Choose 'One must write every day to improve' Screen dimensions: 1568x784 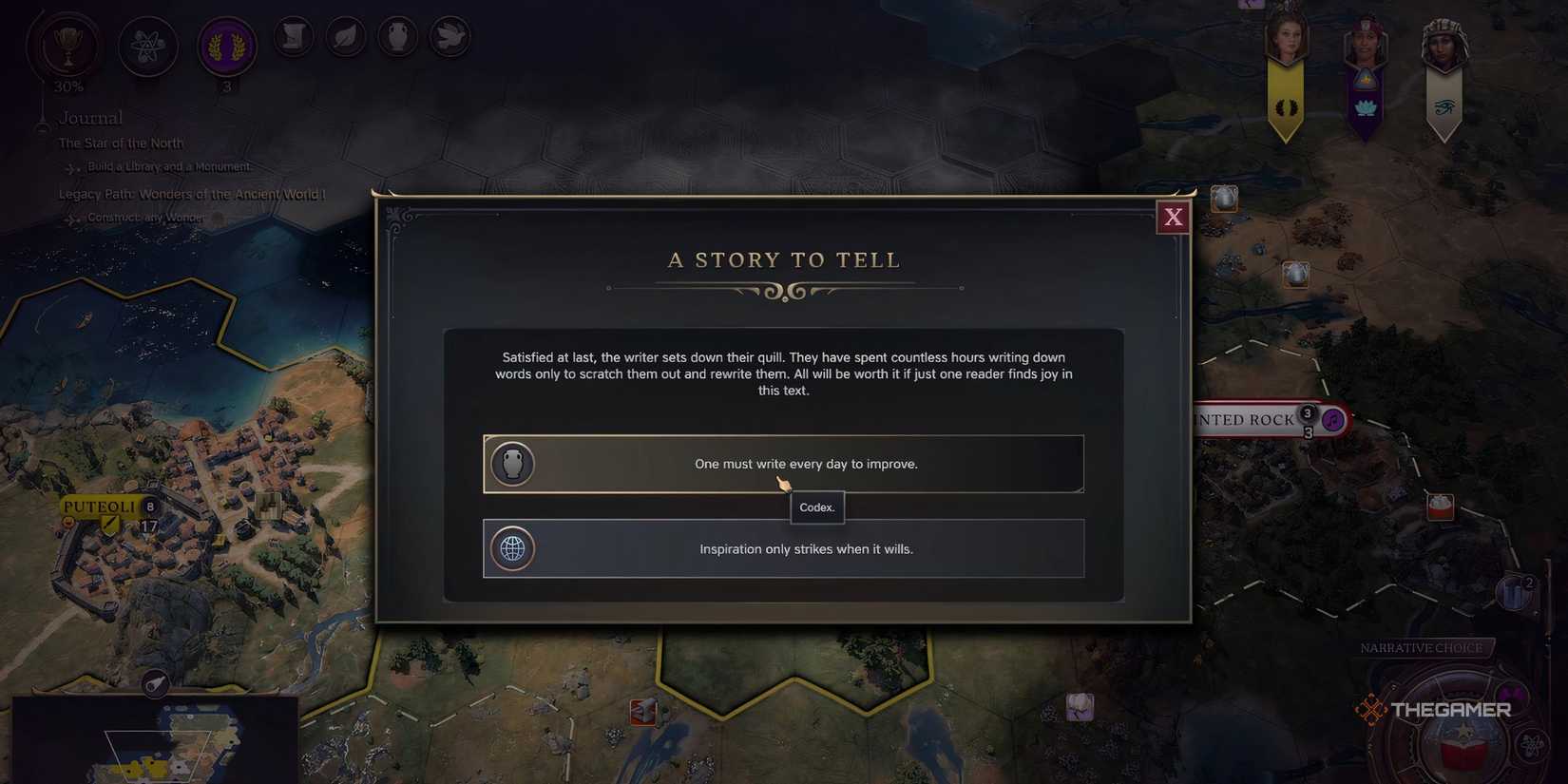(806, 464)
